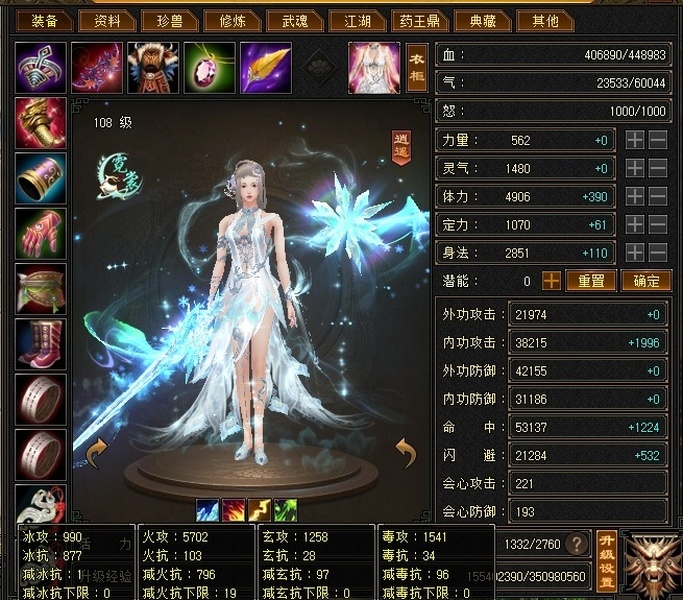Rotate the character model with the right arrow

click(x=405, y=454)
